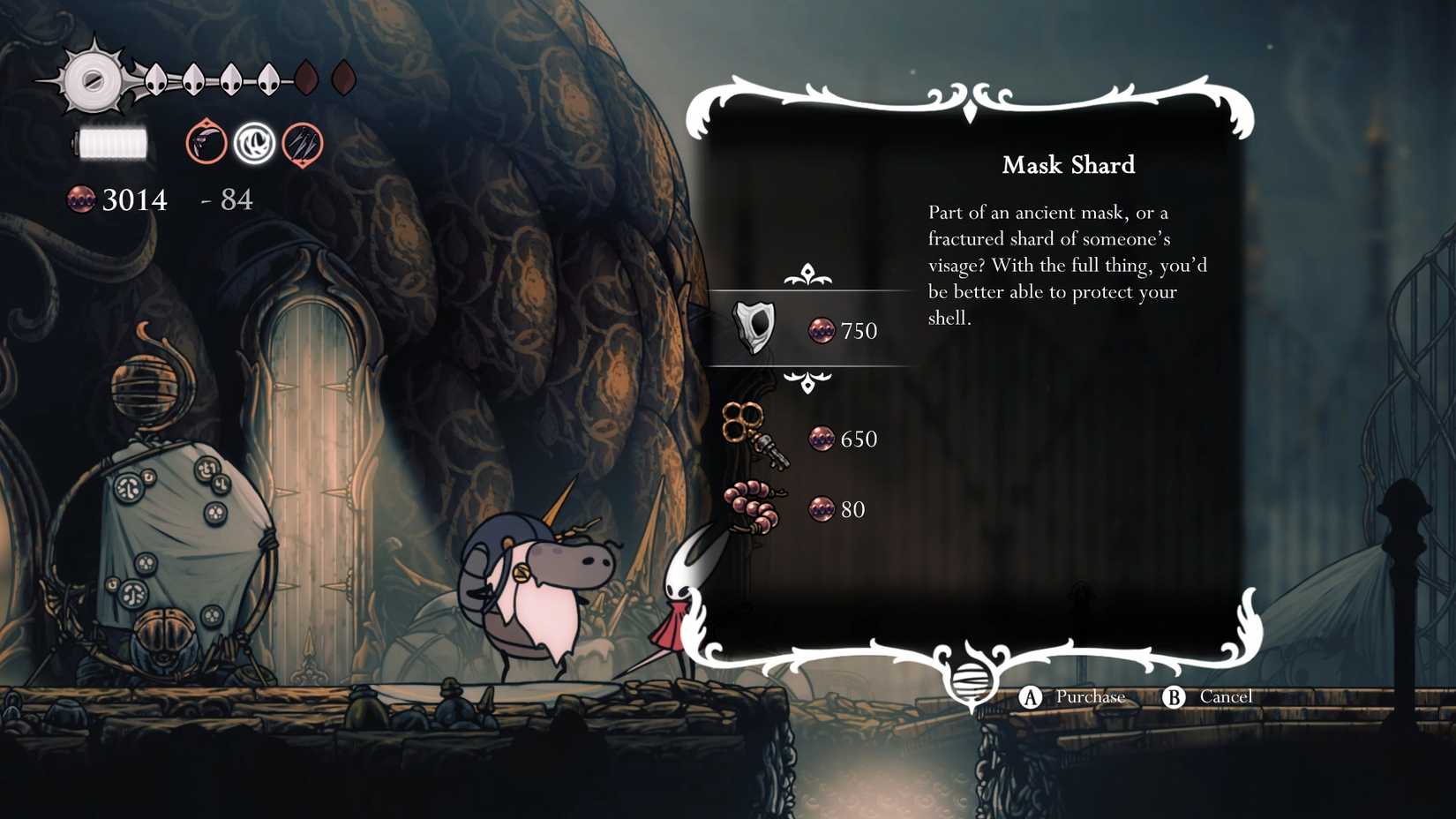Select the throwing pins tool icon
1456x819 pixels.
click(x=300, y=142)
